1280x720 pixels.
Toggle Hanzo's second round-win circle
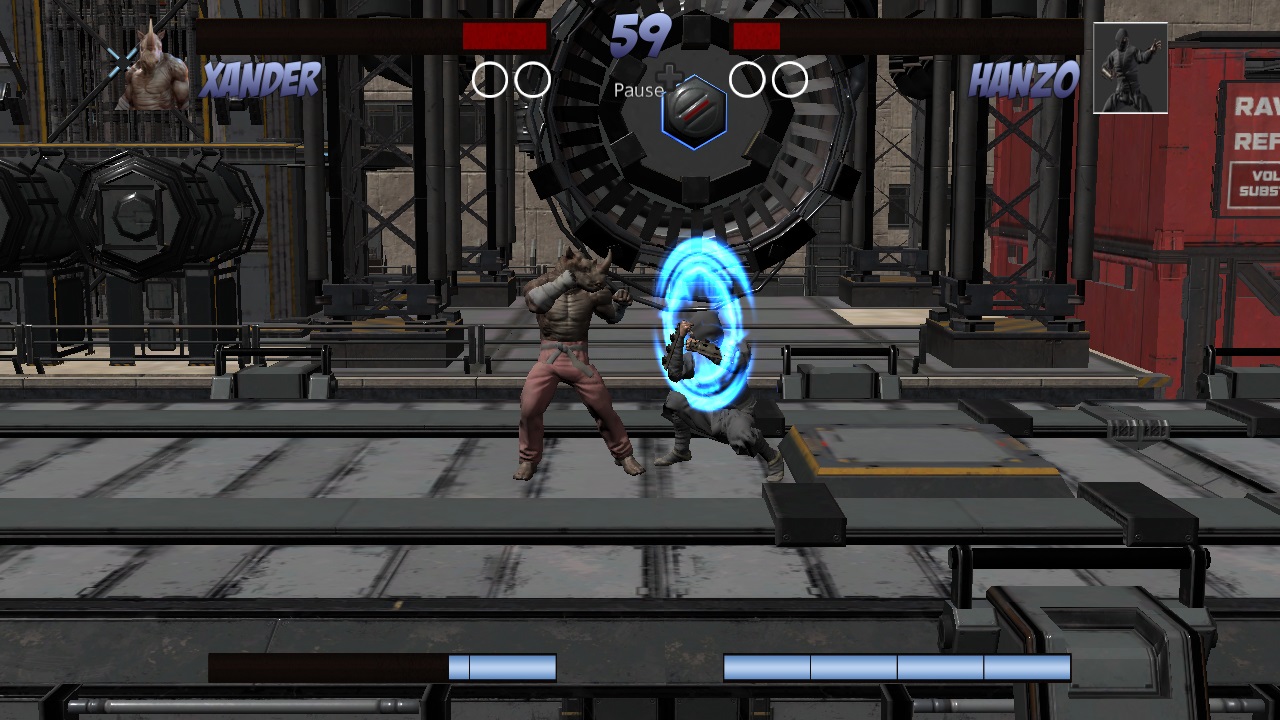point(789,77)
